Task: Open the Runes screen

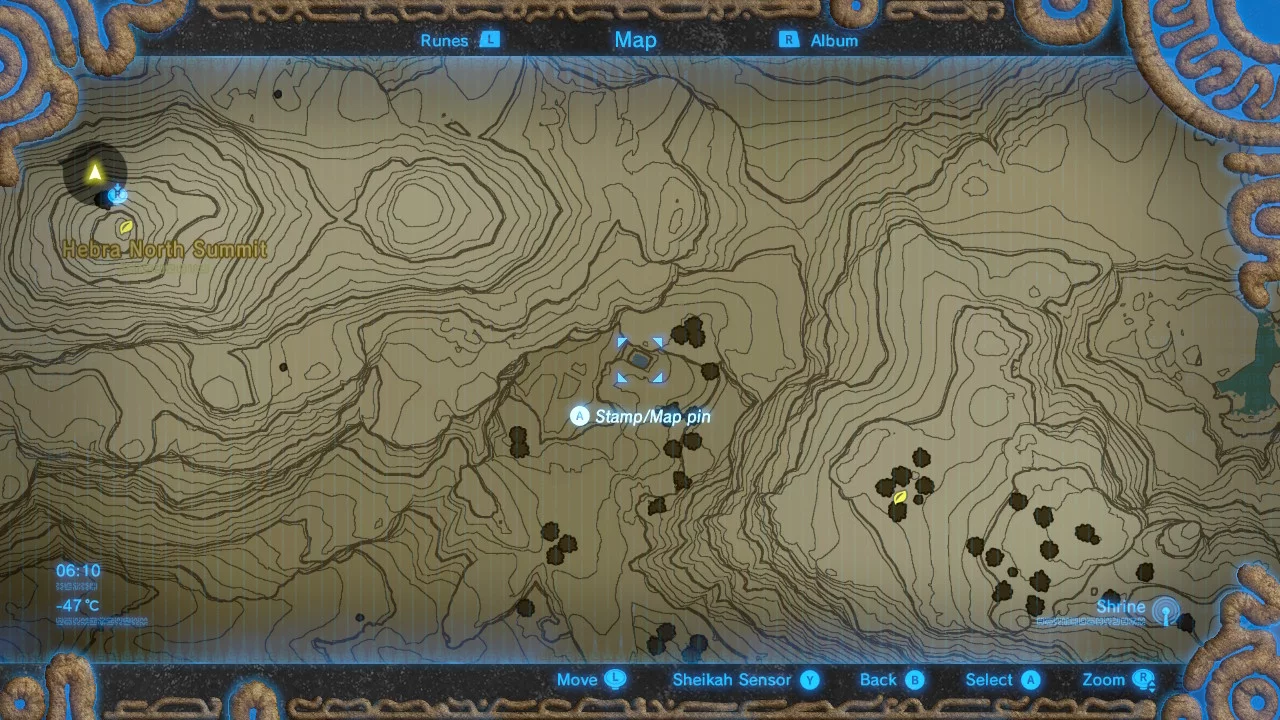Action: pyautogui.click(x=444, y=41)
